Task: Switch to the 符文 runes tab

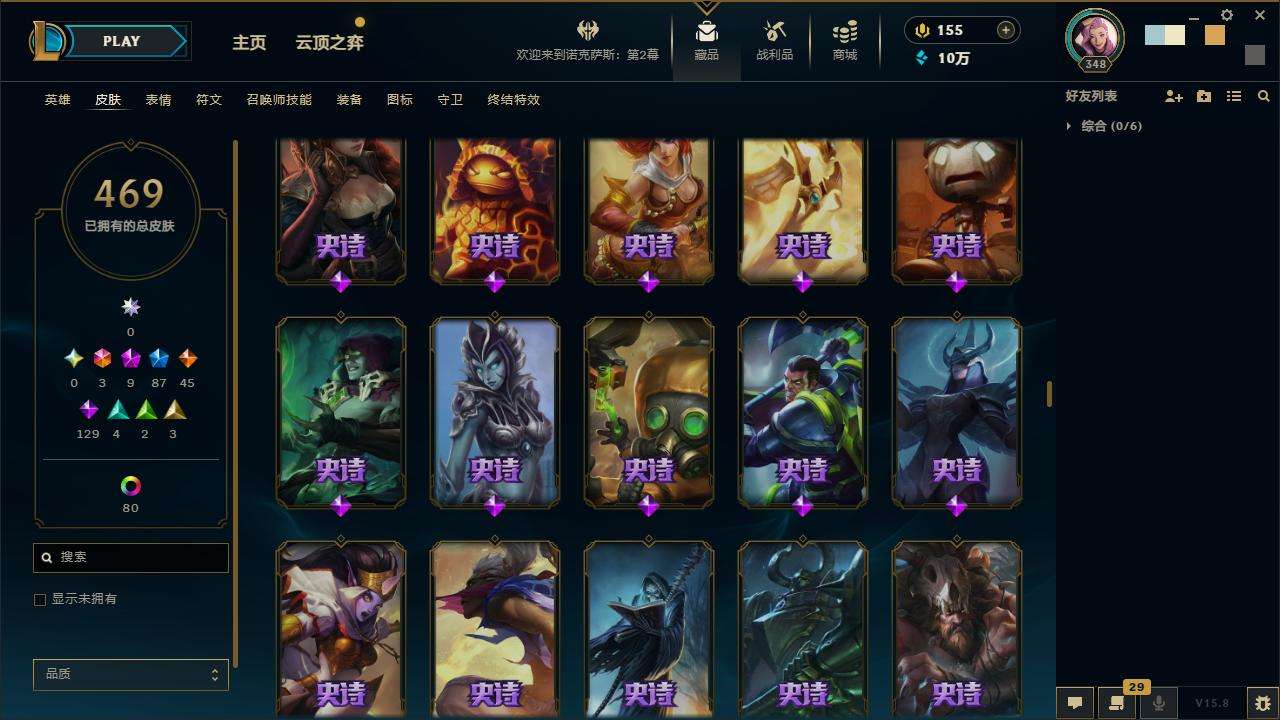Action: 209,100
